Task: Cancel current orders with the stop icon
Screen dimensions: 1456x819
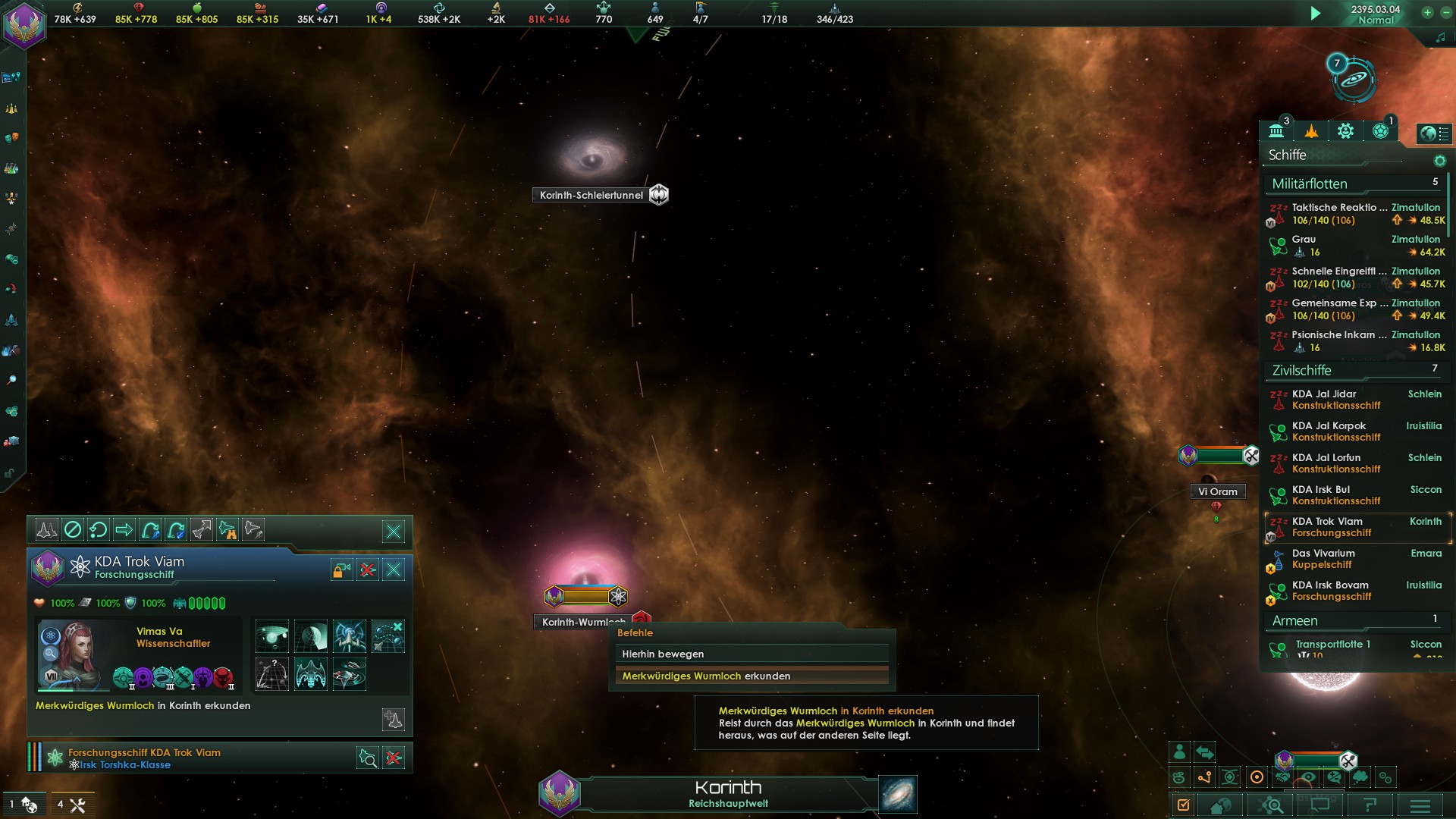Action: pos(73,530)
